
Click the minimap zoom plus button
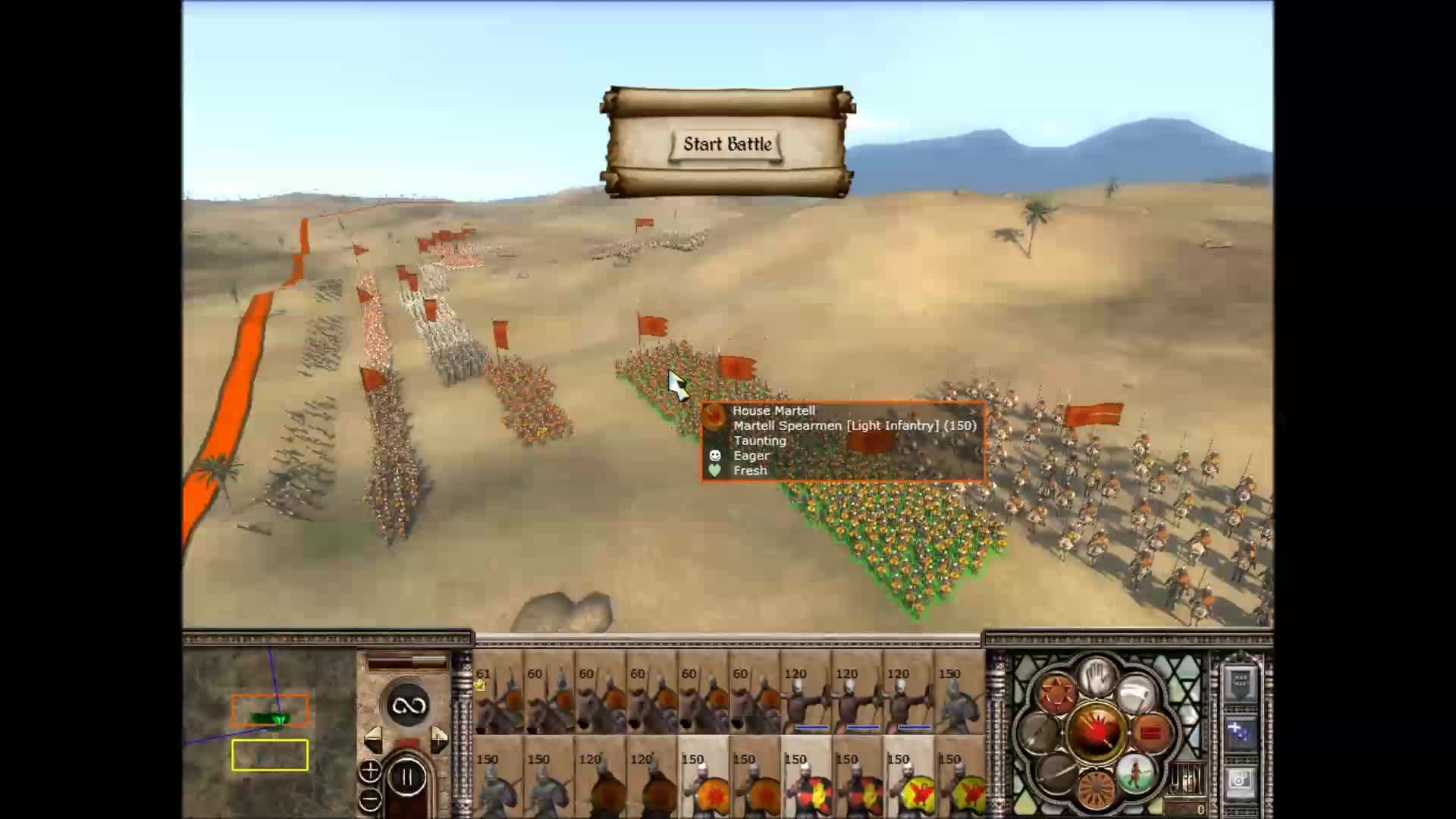[x=370, y=771]
